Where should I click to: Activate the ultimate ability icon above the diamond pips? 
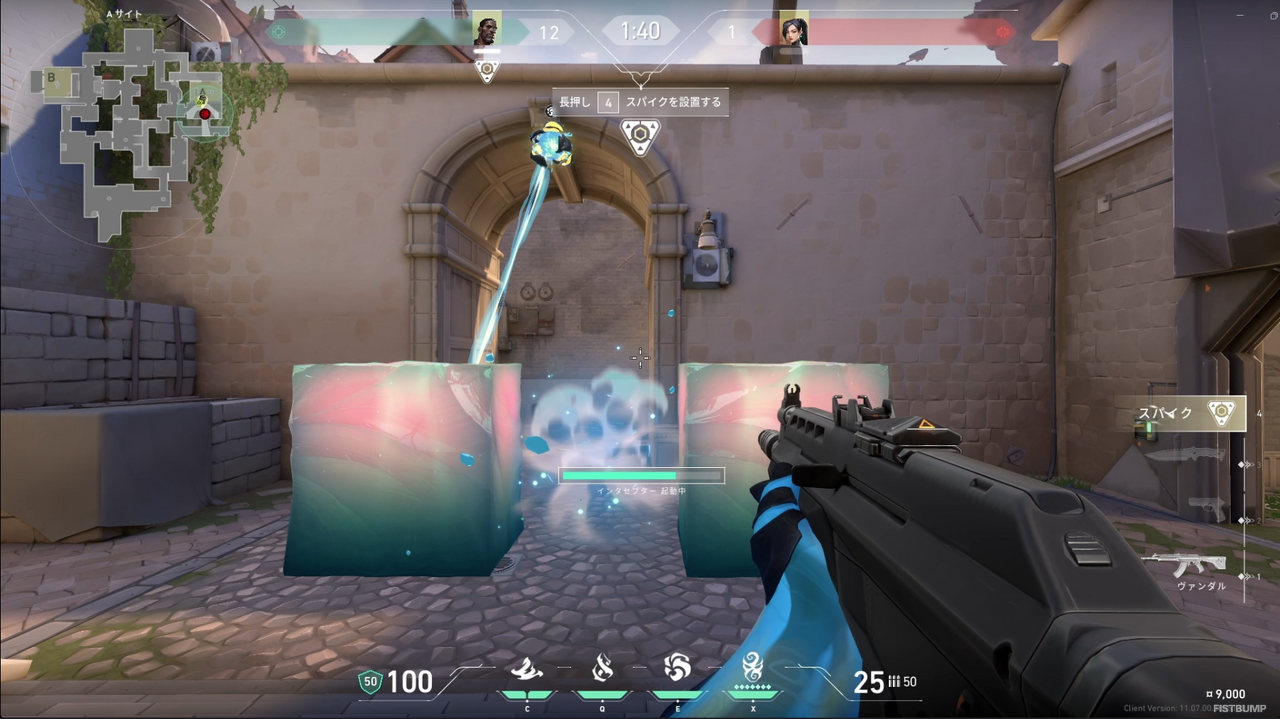(x=753, y=664)
